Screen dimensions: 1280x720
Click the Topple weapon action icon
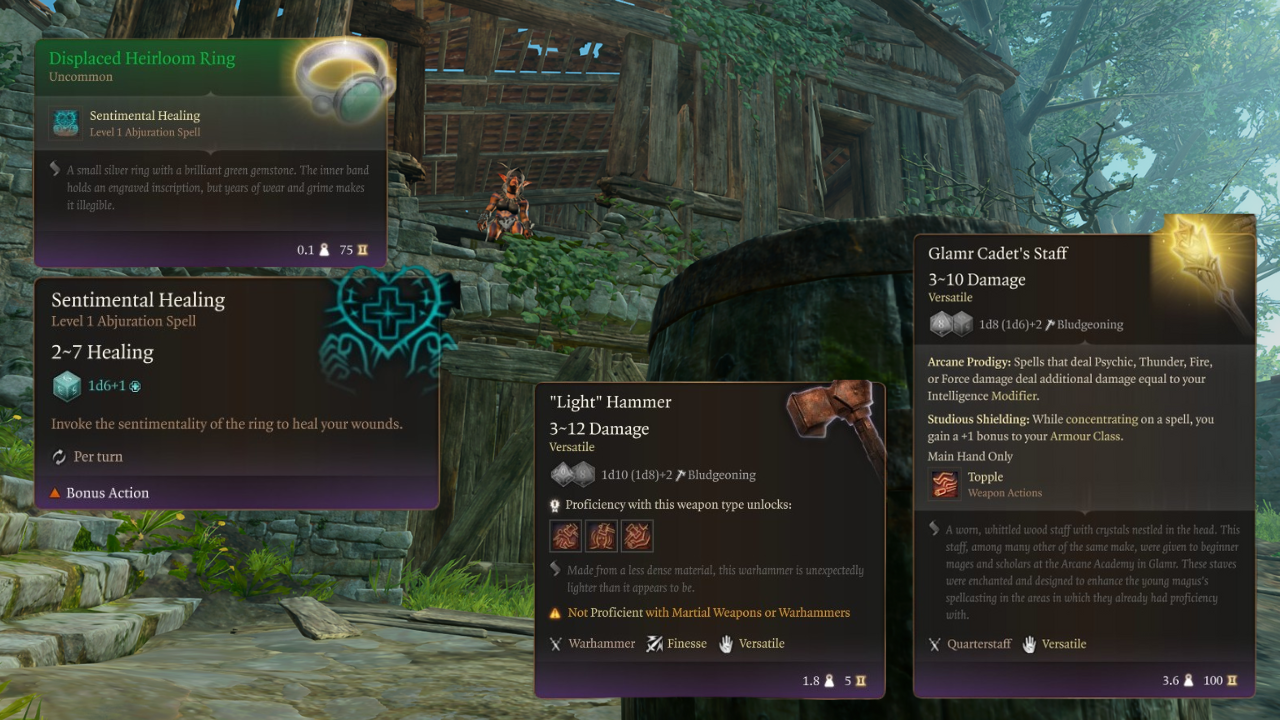(945, 484)
